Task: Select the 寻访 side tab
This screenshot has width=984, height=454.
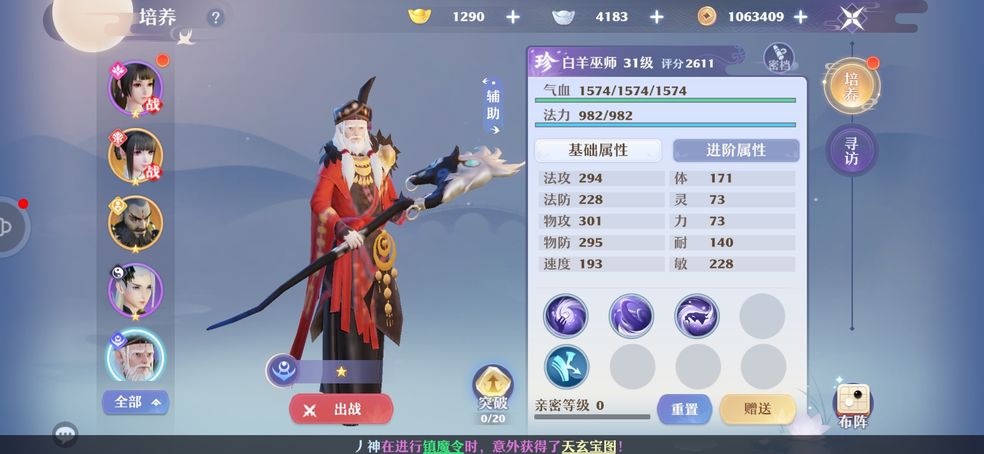Action: [x=851, y=151]
